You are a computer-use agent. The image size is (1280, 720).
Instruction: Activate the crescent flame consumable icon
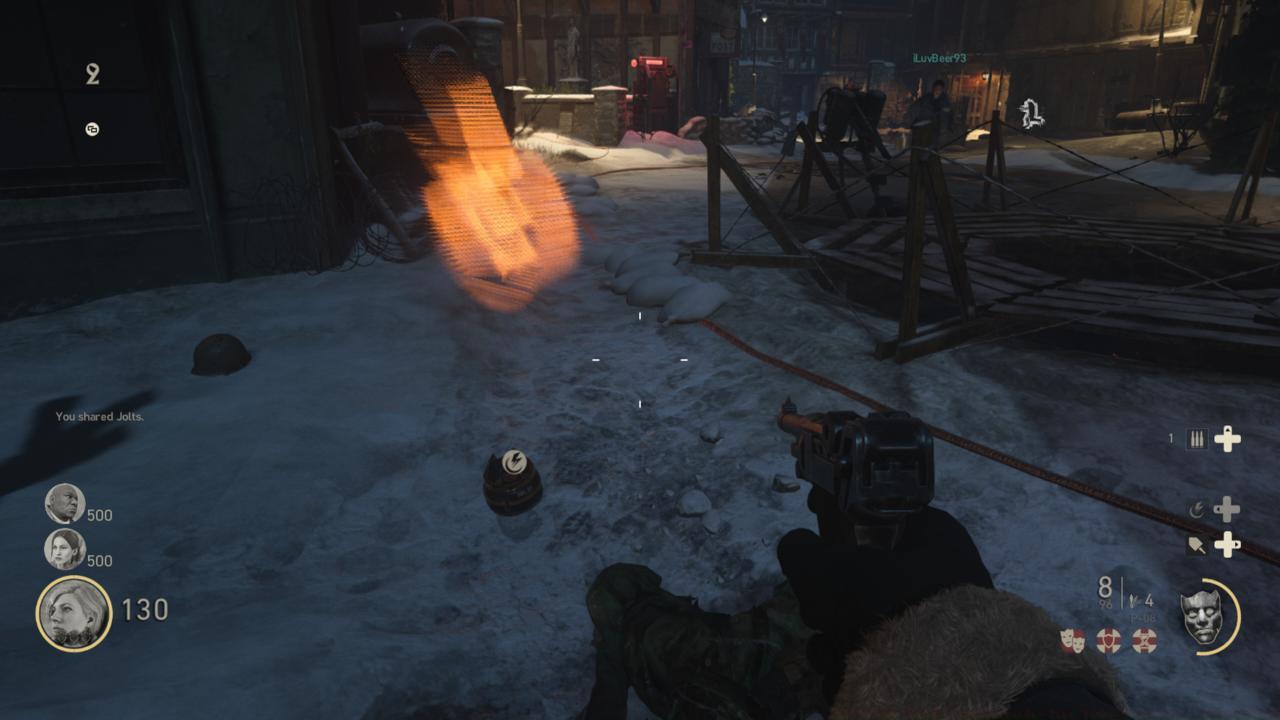[x=1197, y=510]
